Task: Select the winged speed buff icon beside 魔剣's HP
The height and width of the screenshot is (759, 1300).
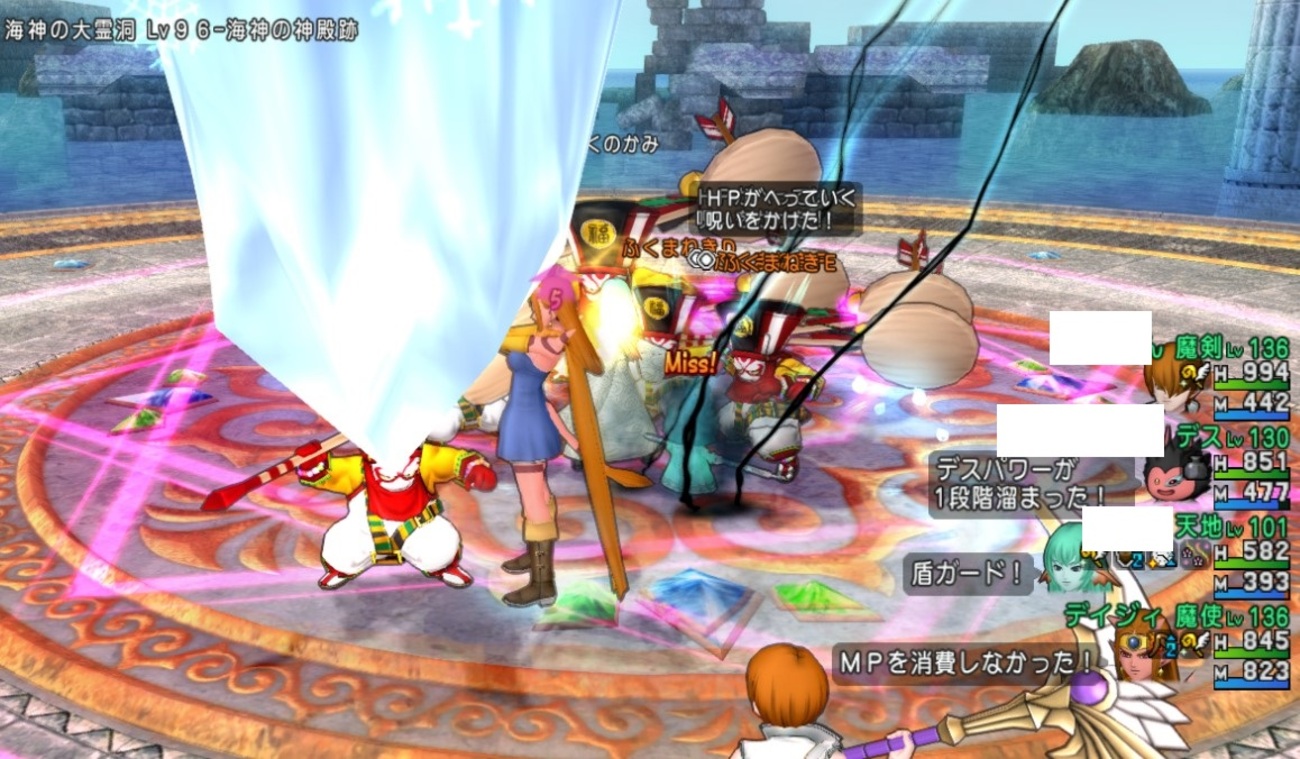Action: coord(1203,373)
